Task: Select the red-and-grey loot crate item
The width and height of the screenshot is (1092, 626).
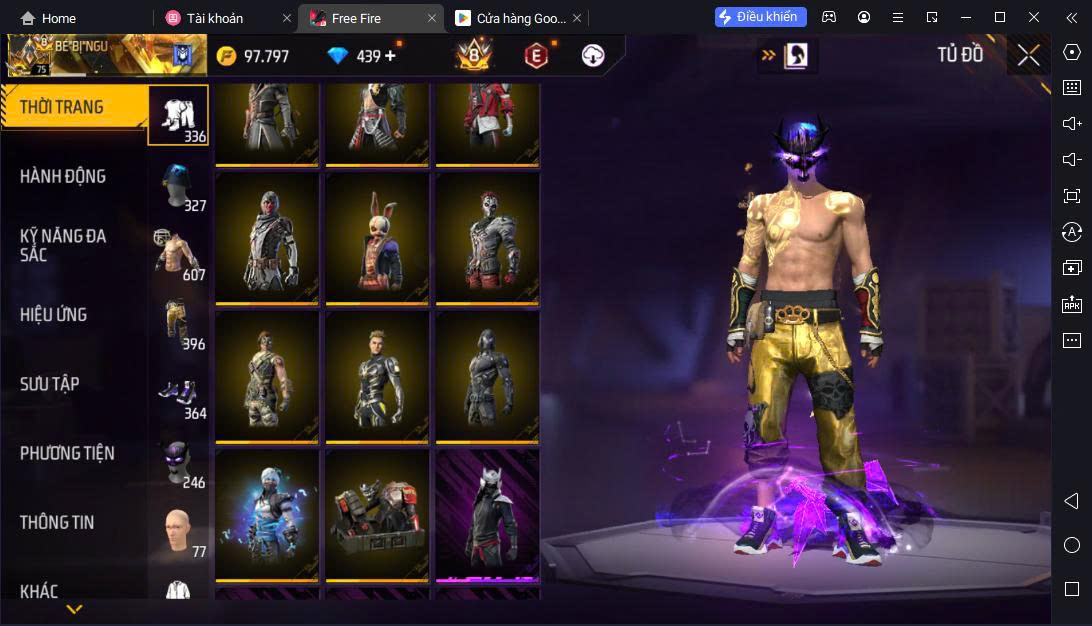Action: point(377,513)
